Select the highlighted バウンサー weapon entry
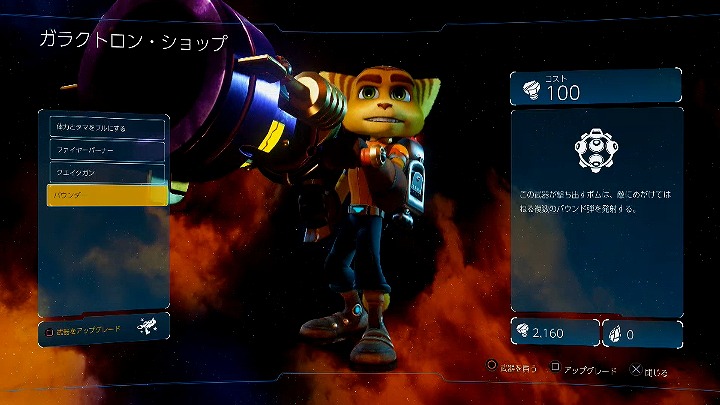 point(106,195)
